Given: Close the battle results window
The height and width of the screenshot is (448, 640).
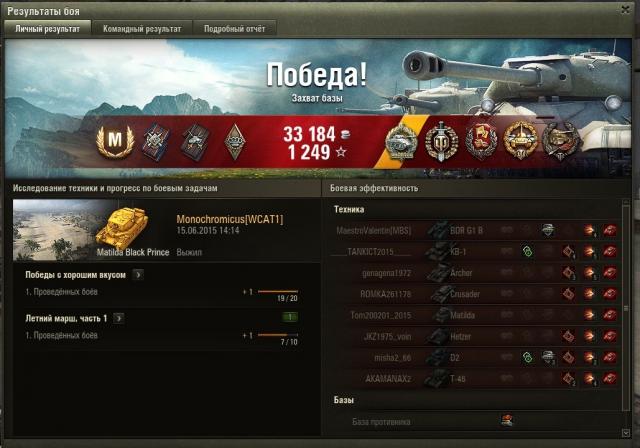Looking at the screenshot, I should [x=625, y=10].
